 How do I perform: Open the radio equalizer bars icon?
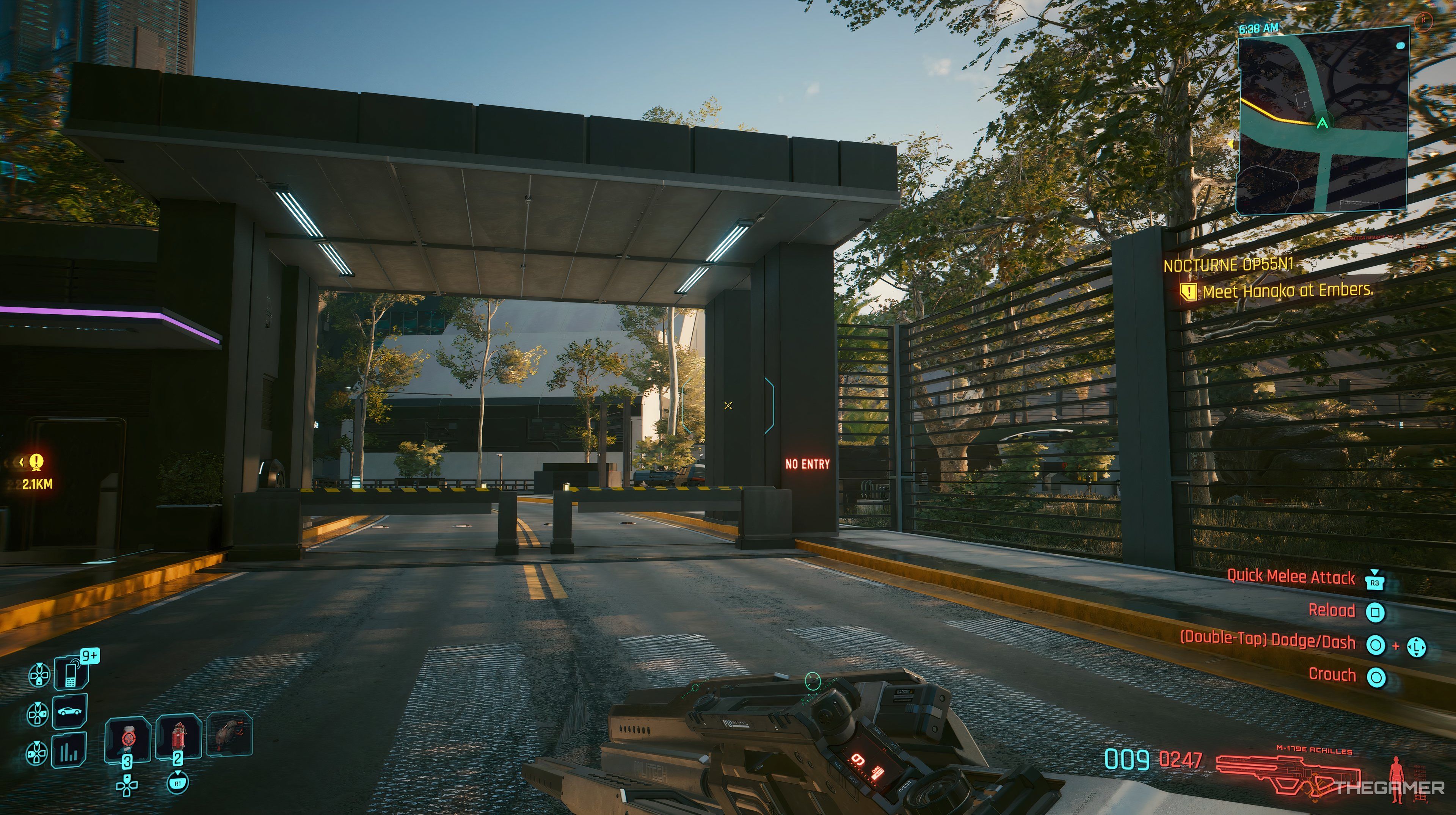pyautogui.click(x=70, y=751)
